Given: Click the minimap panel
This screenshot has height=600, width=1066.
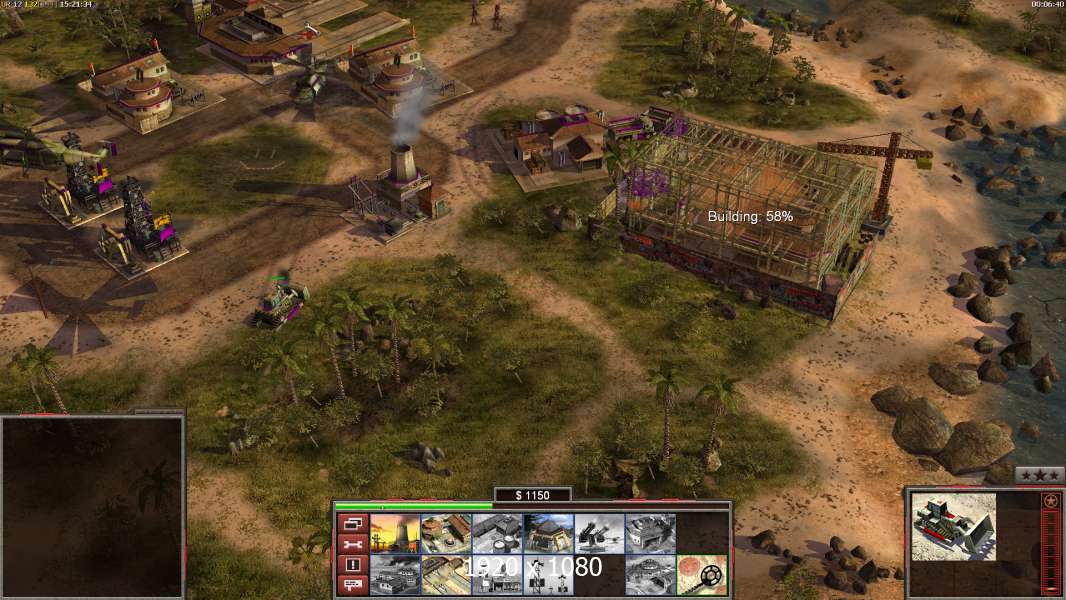Looking at the screenshot, I should pyautogui.click(x=92, y=506).
